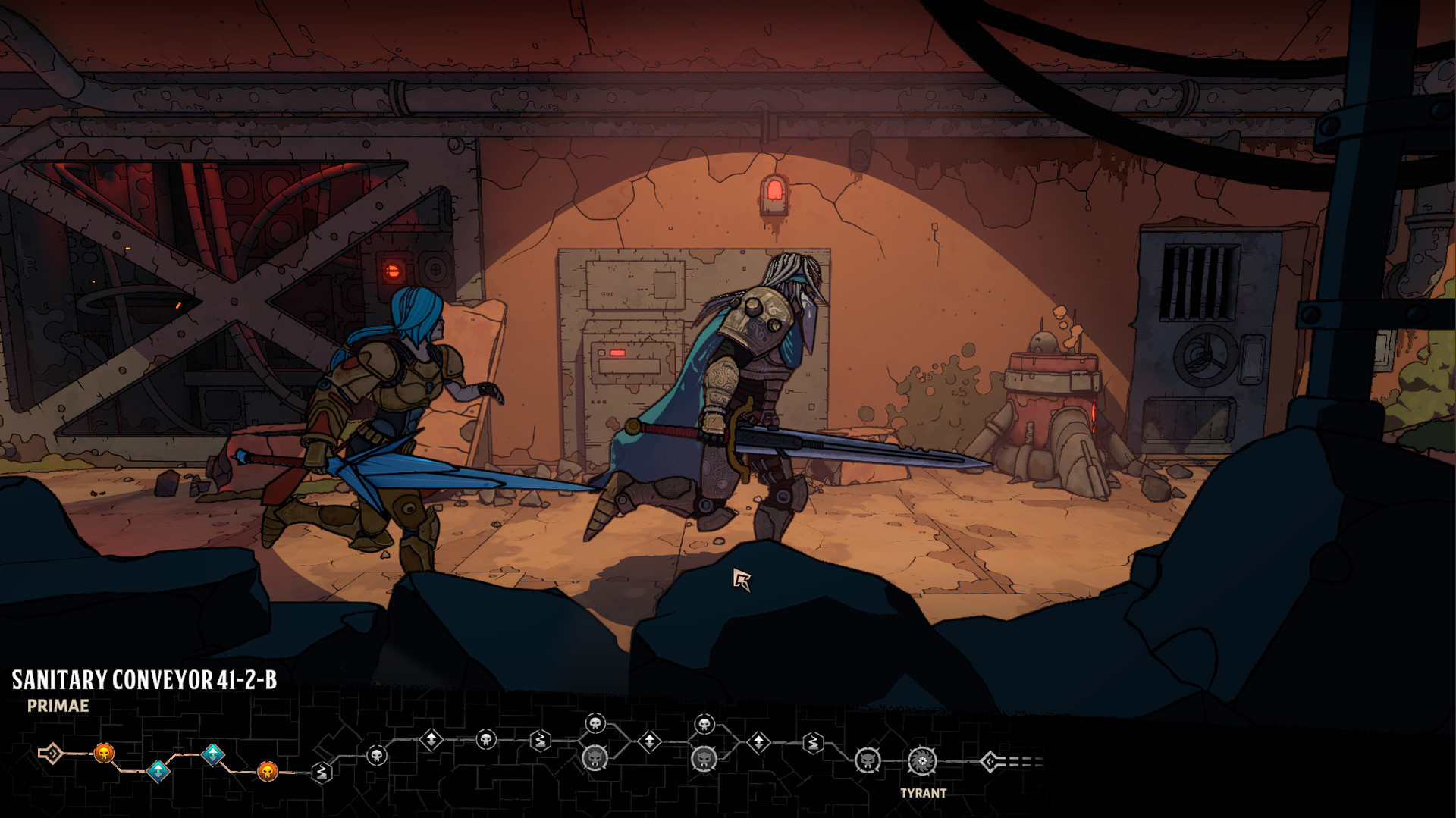The image size is (1456, 818).
Task: Click the starting marker node on the map
Action: (52, 752)
